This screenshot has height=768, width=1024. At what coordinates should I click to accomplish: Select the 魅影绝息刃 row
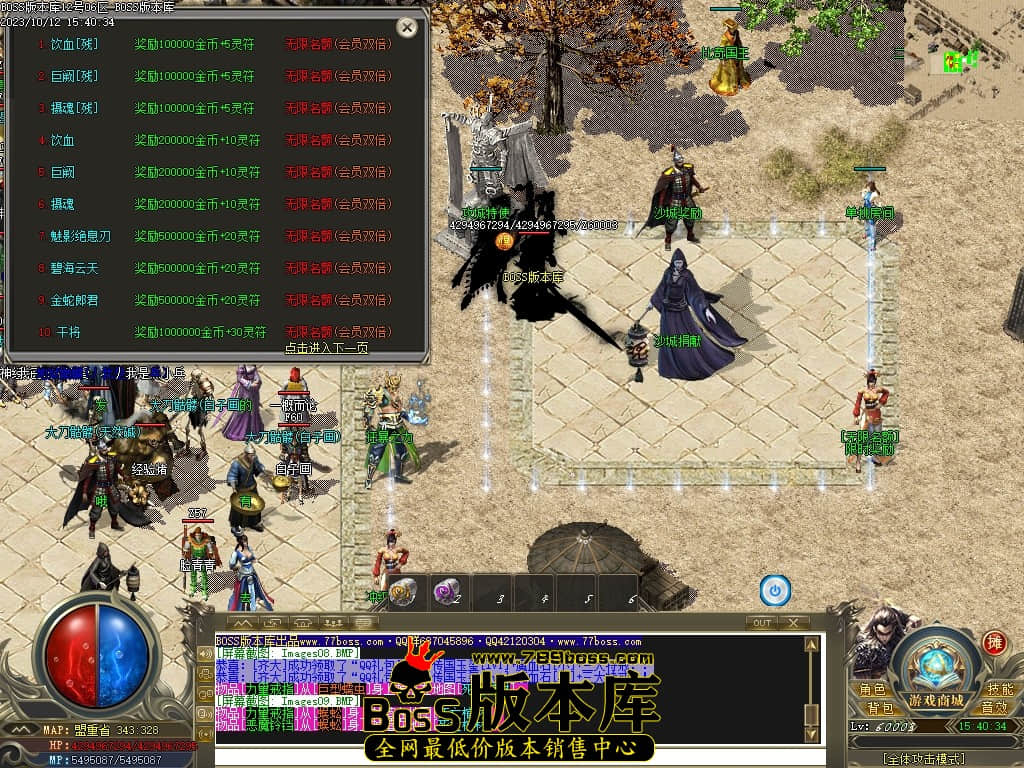pyautogui.click(x=81, y=236)
